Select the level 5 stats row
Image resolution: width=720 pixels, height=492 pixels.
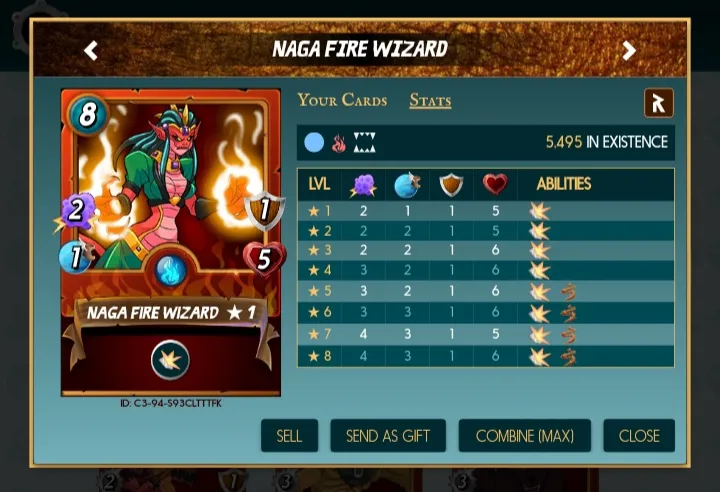(485, 291)
